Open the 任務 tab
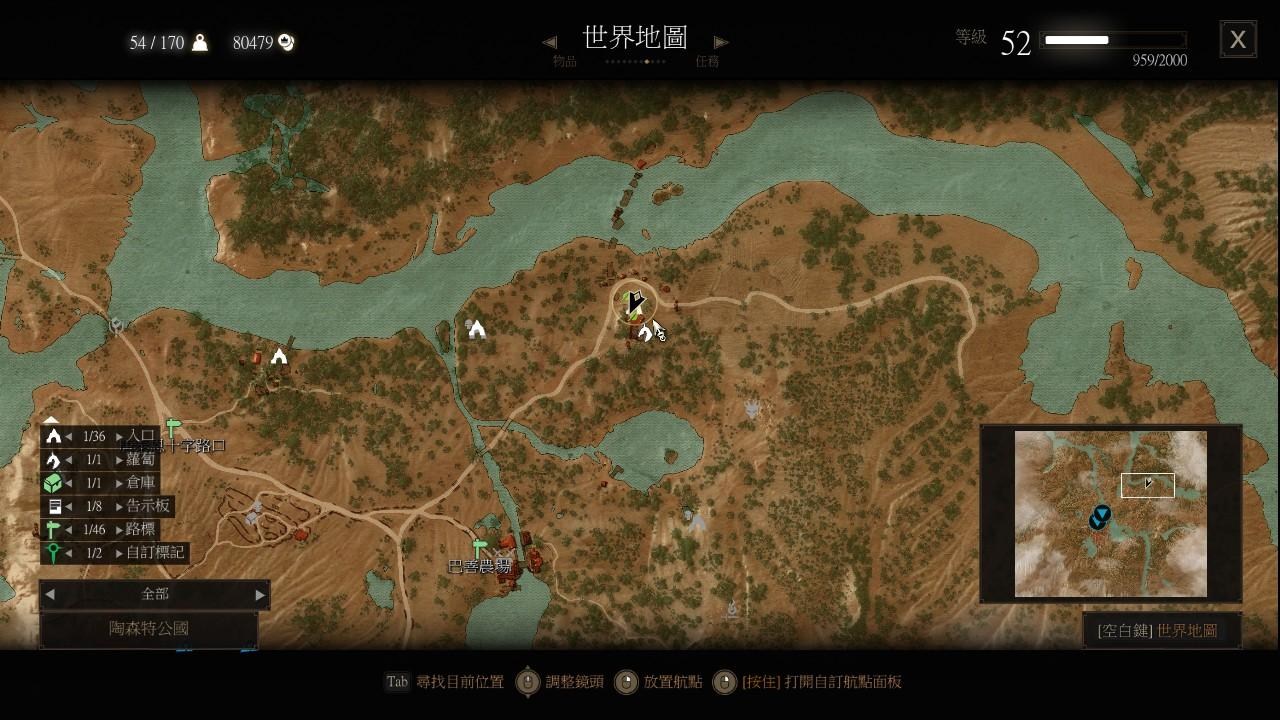 tap(710, 61)
